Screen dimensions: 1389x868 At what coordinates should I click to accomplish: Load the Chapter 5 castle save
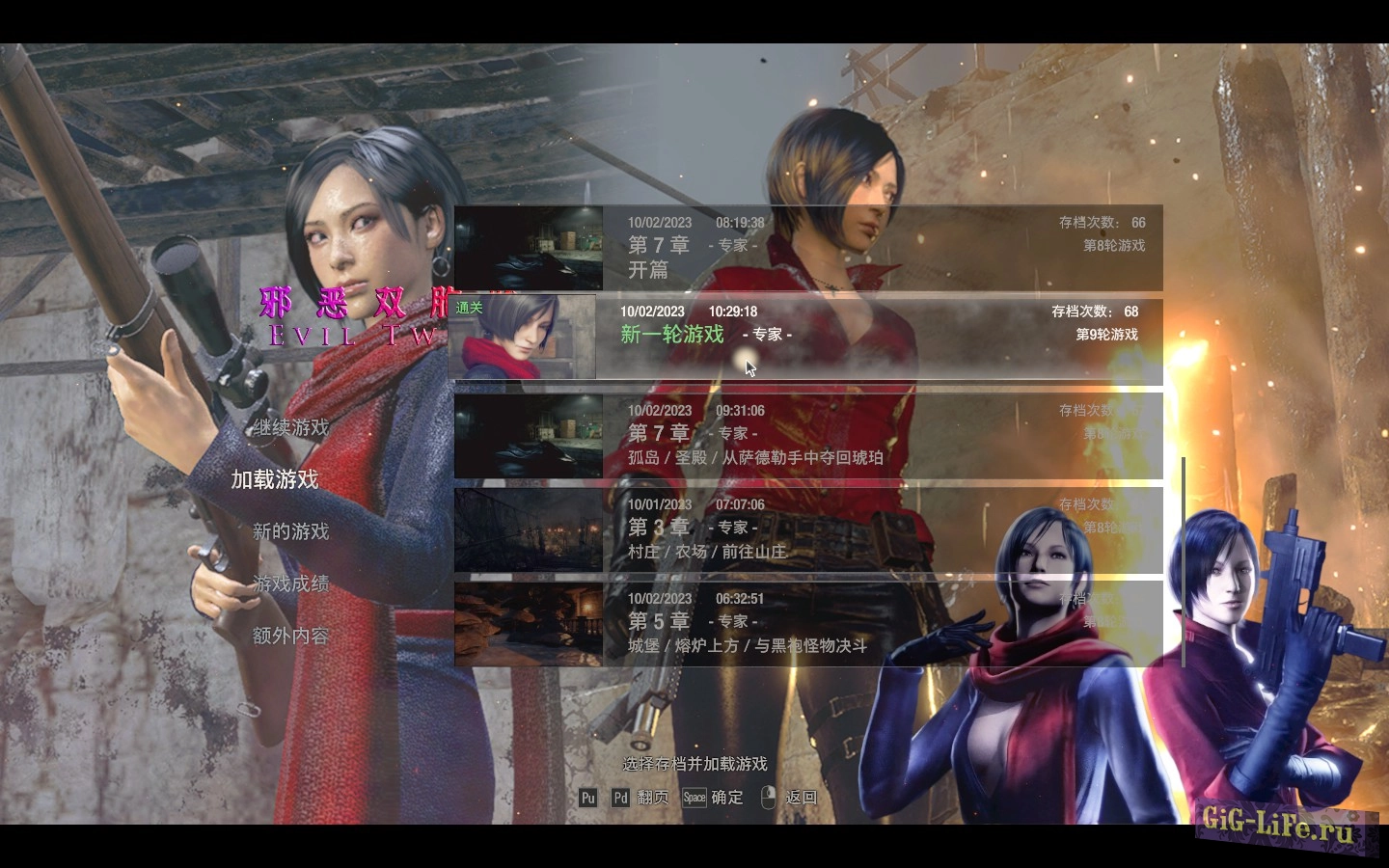coord(808,624)
